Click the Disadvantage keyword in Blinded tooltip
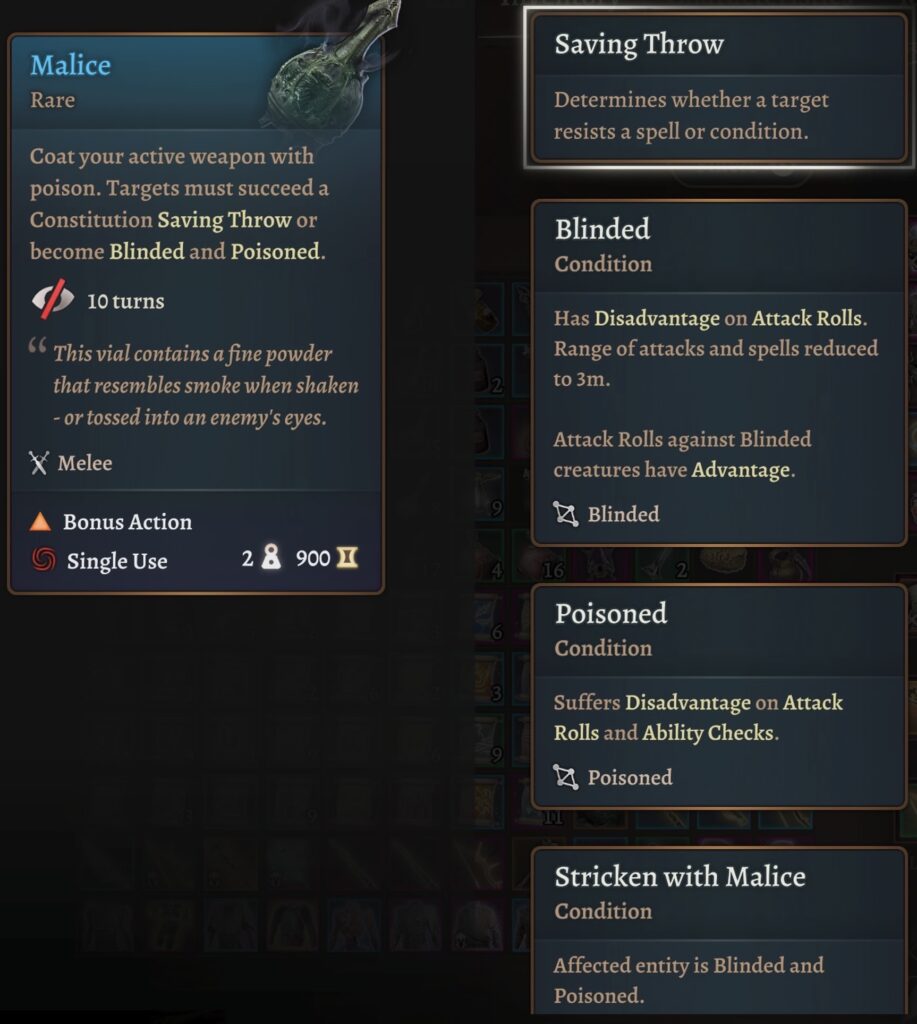 point(657,319)
